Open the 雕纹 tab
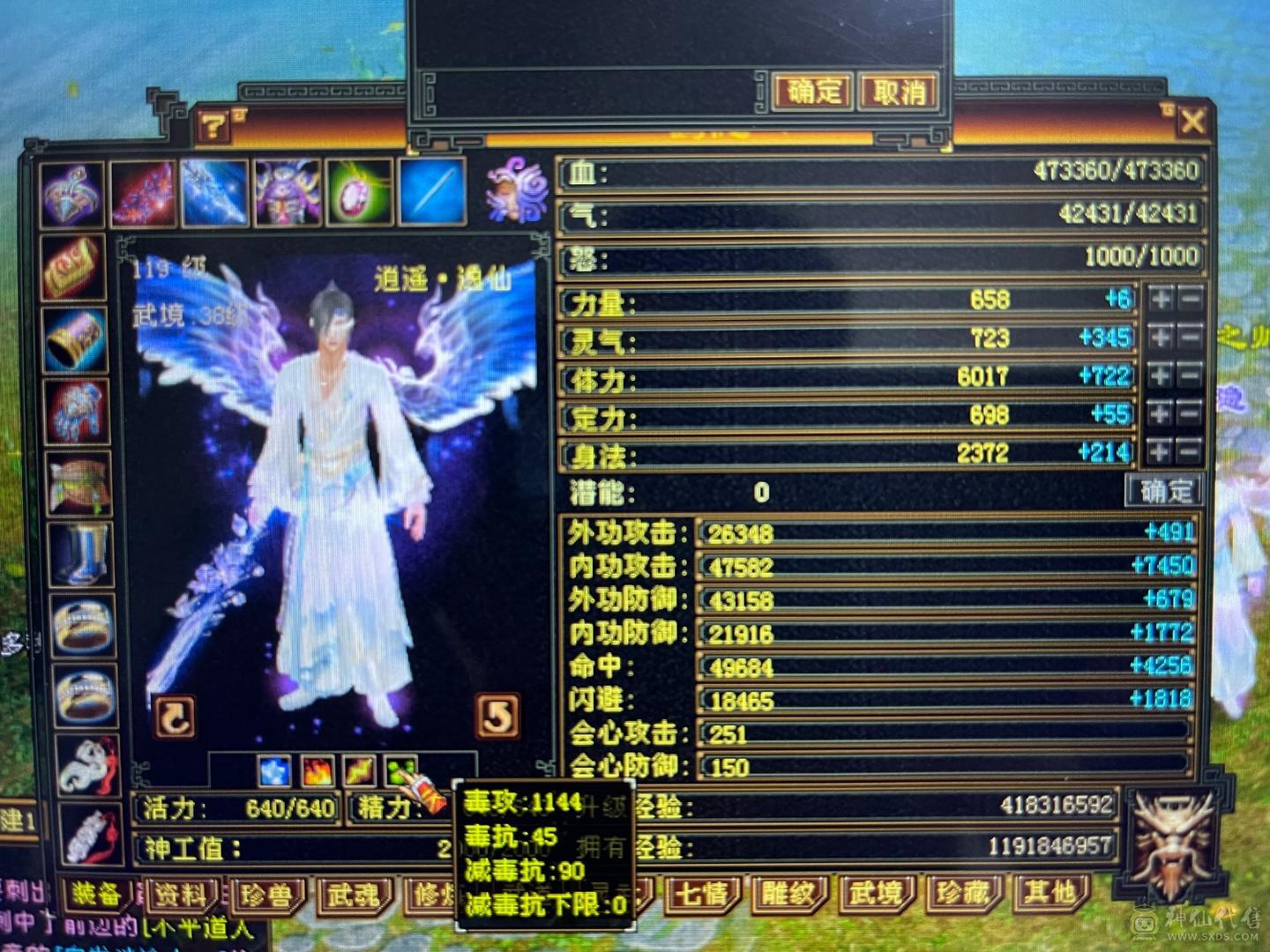The image size is (1270, 952). [x=791, y=893]
